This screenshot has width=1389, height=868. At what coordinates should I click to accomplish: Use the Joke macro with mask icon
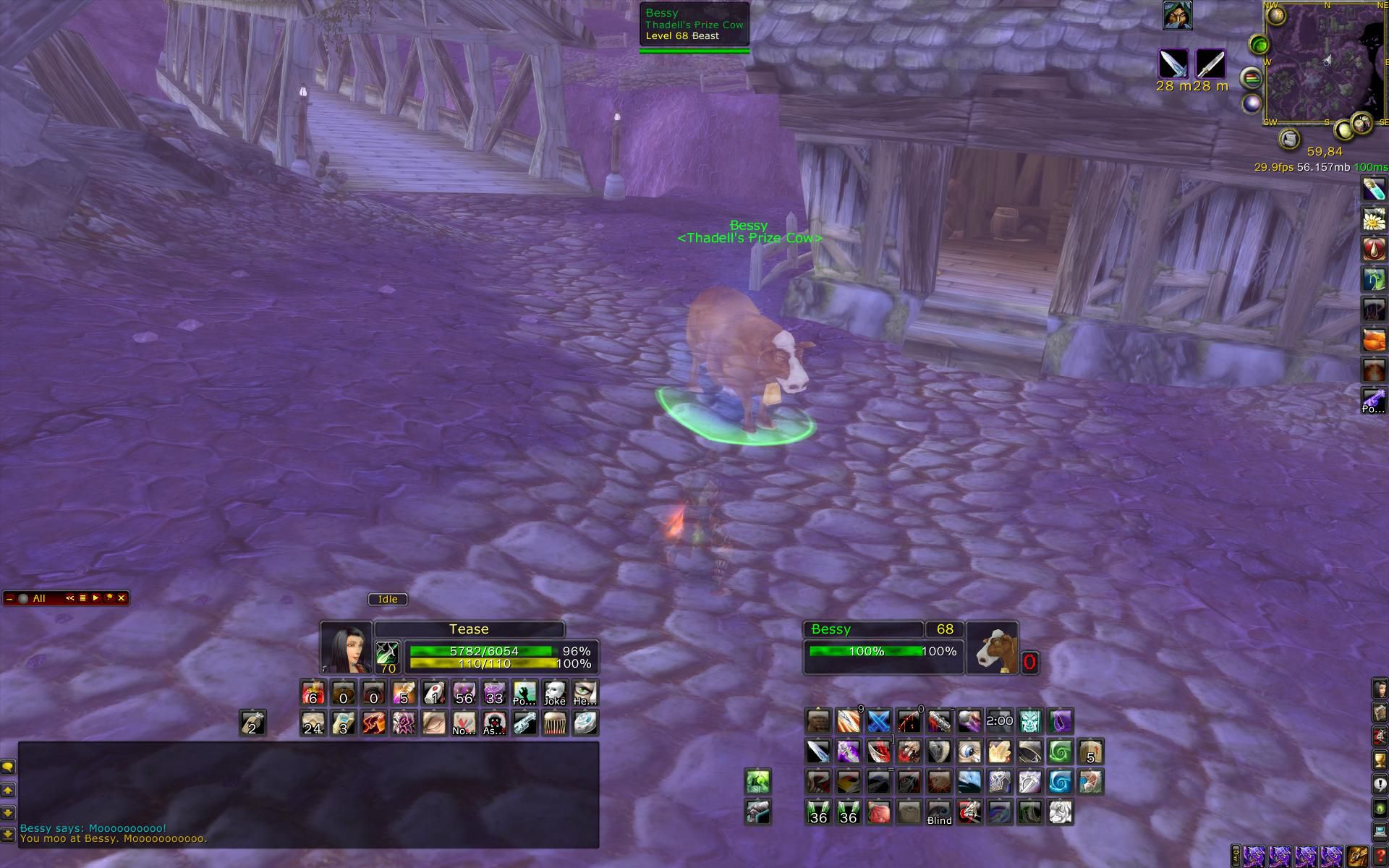coord(554,693)
